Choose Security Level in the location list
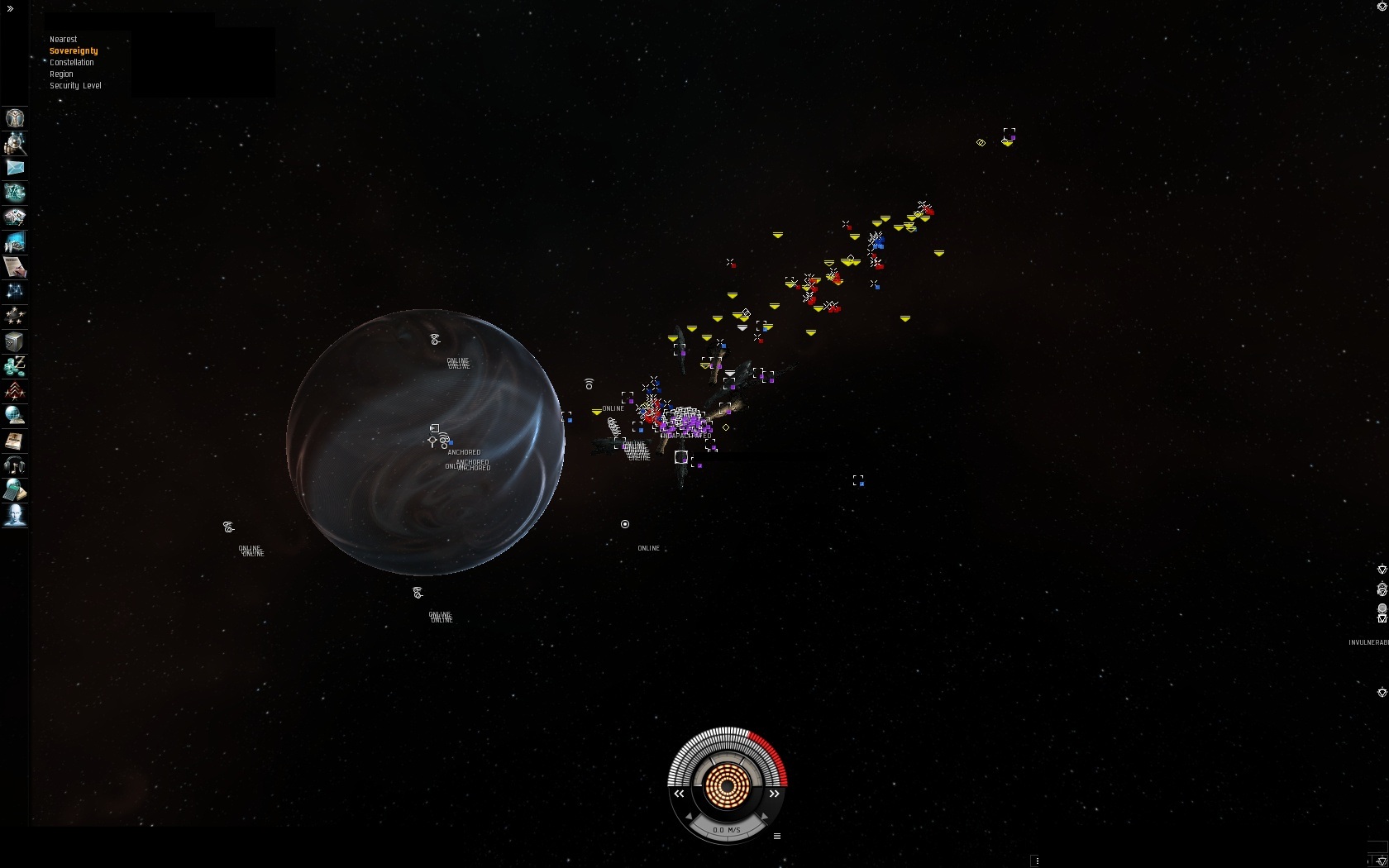This screenshot has width=1389, height=868. (x=75, y=86)
